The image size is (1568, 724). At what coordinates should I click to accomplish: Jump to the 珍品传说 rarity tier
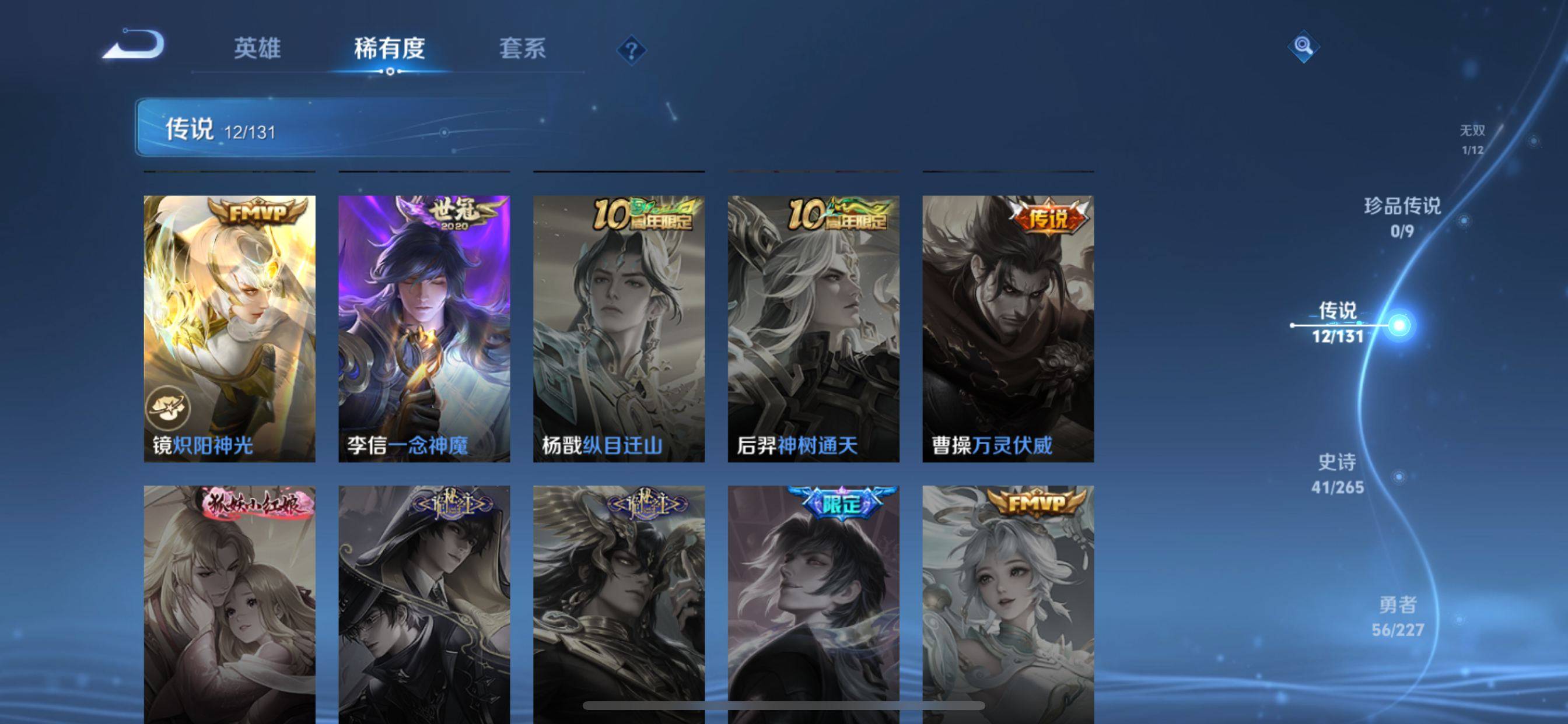click(1402, 217)
